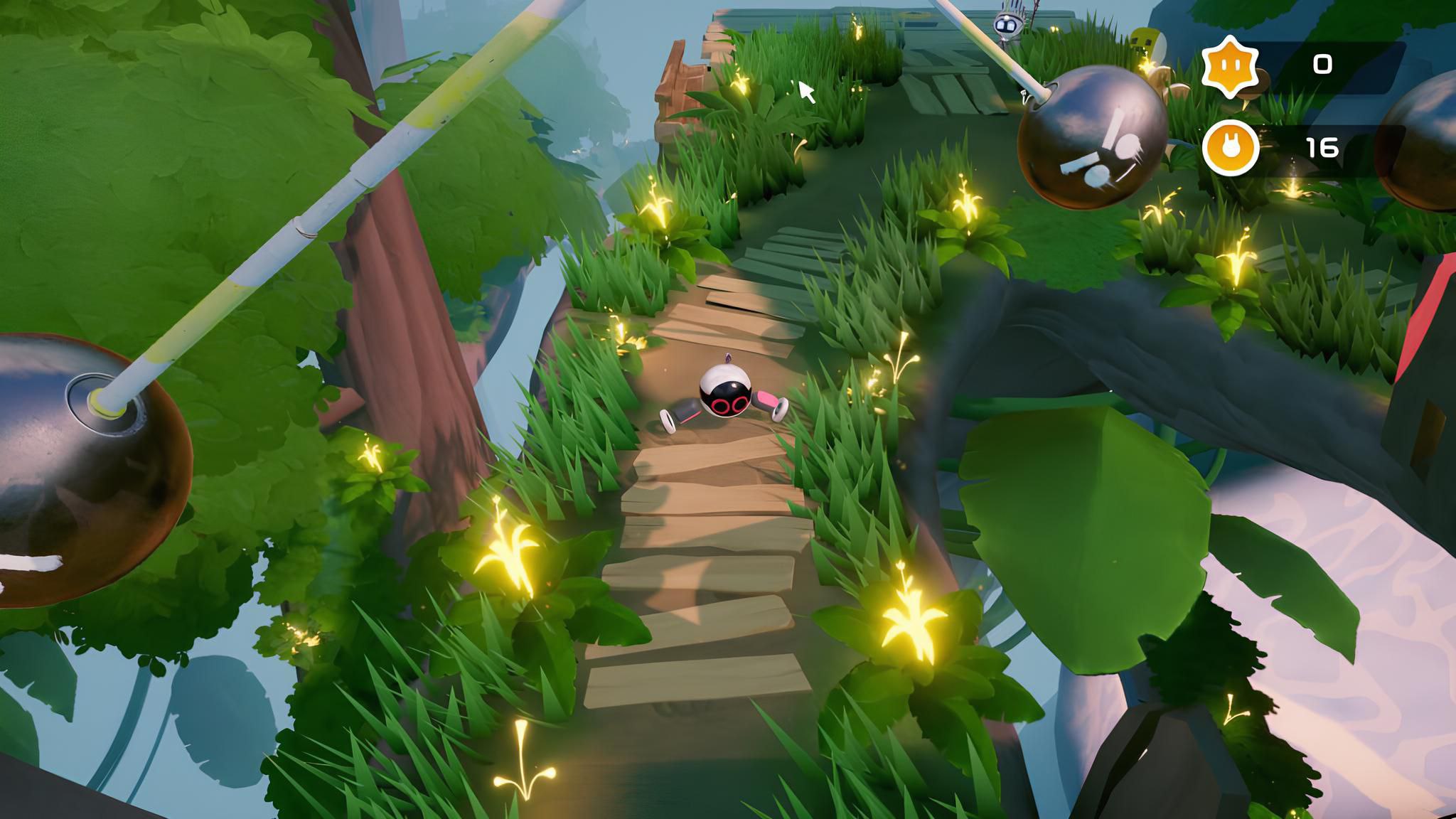Click the orange star badge icon
This screenshot has width=1456, height=819.
[x=1230, y=65]
